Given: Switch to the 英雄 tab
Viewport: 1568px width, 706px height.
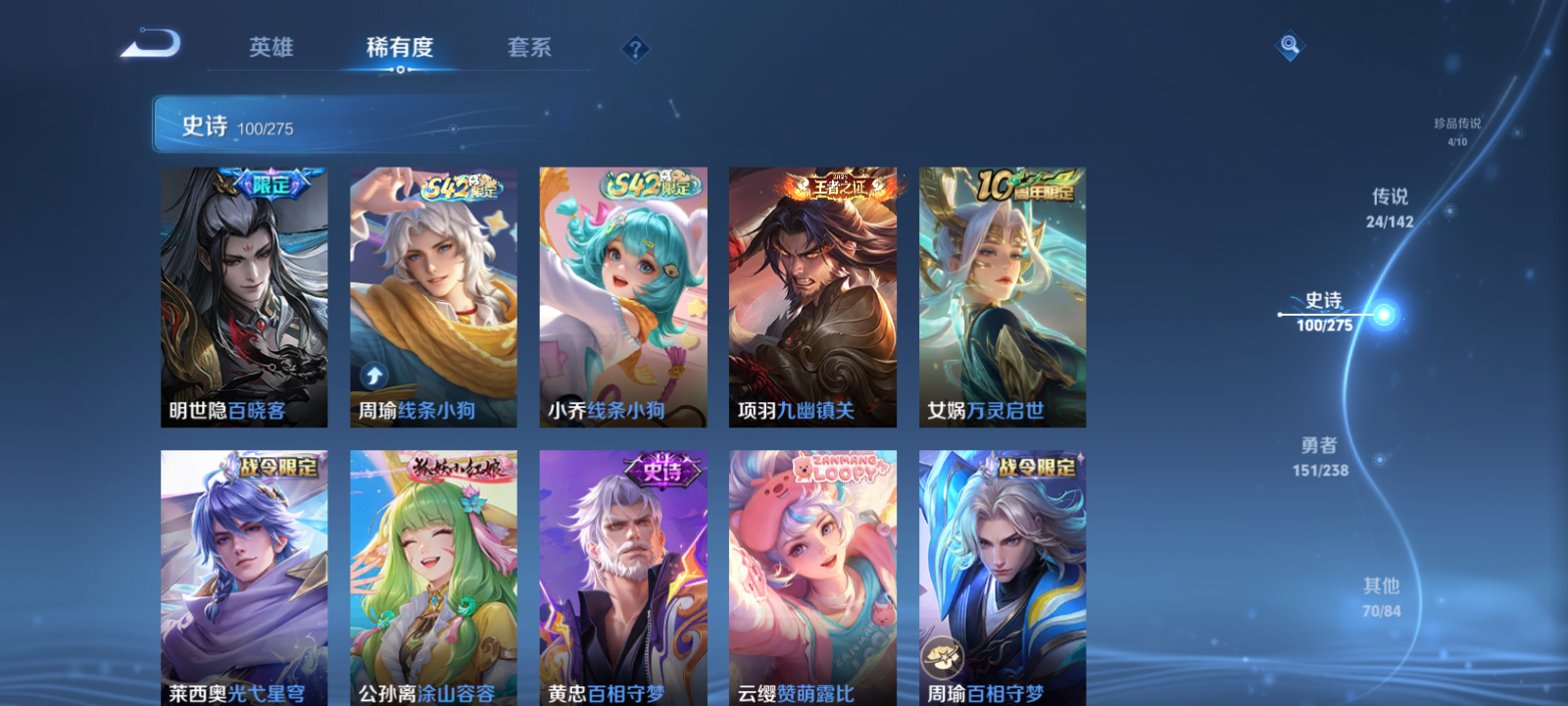Looking at the screenshot, I should click(x=271, y=47).
